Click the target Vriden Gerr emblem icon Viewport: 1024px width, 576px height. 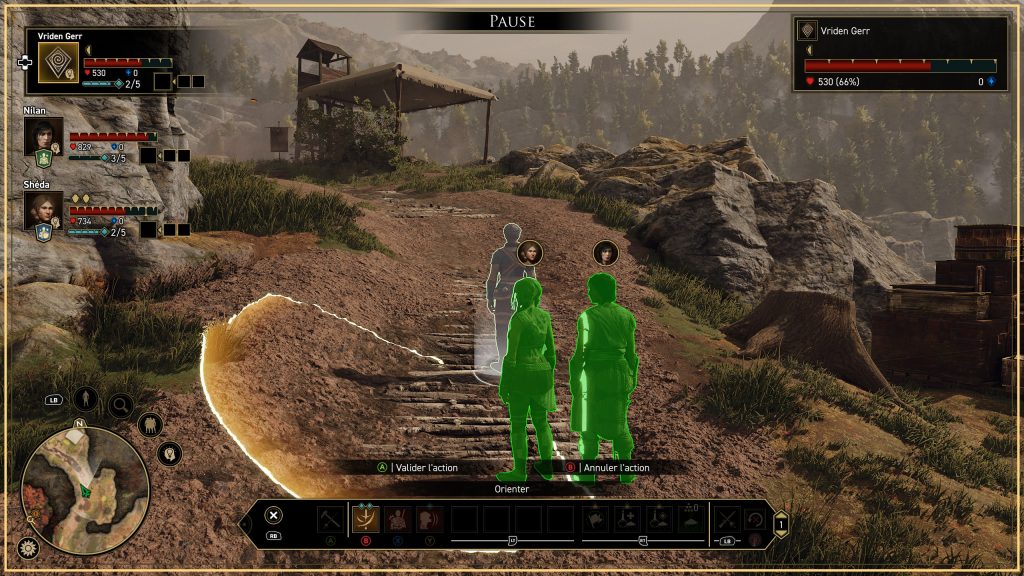(x=808, y=31)
